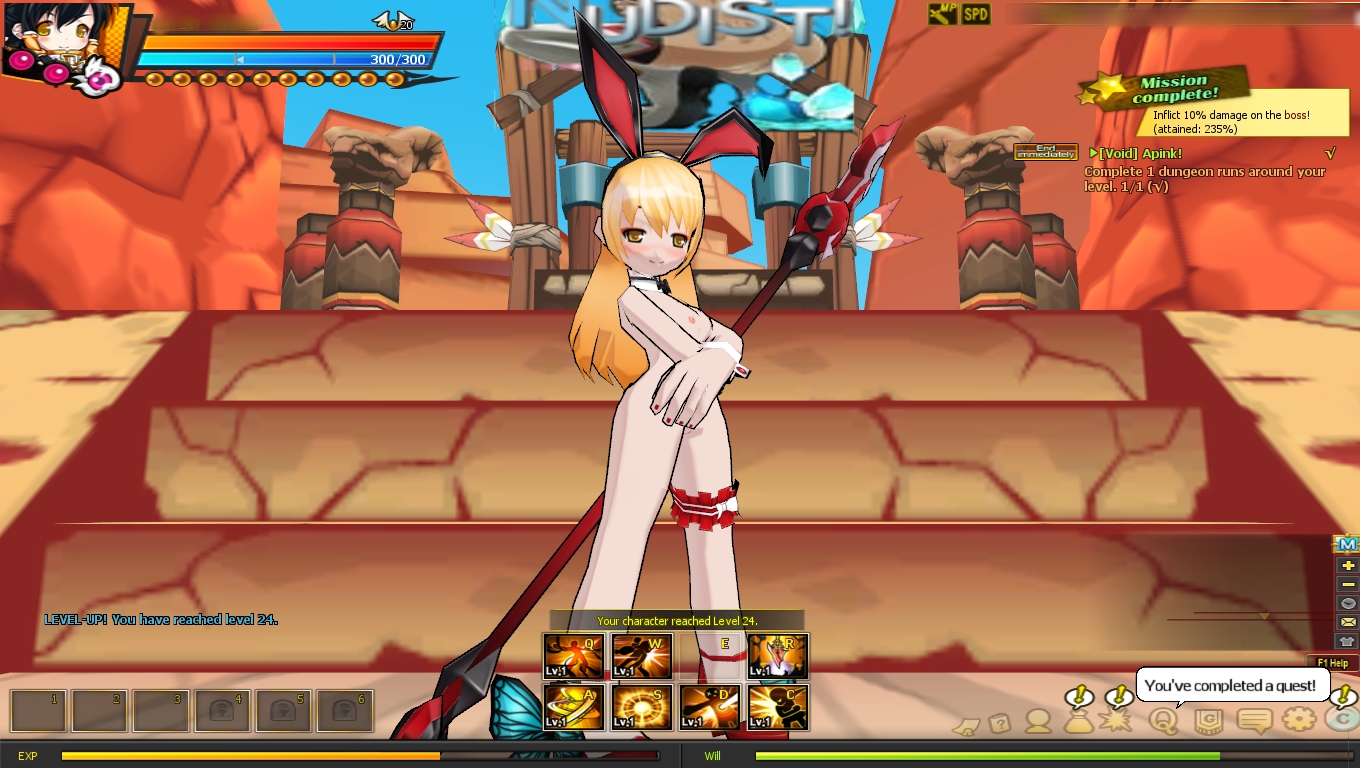The image size is (1360, 768).
Task: Open the chat speech bubble icon
Action: 1254,720
